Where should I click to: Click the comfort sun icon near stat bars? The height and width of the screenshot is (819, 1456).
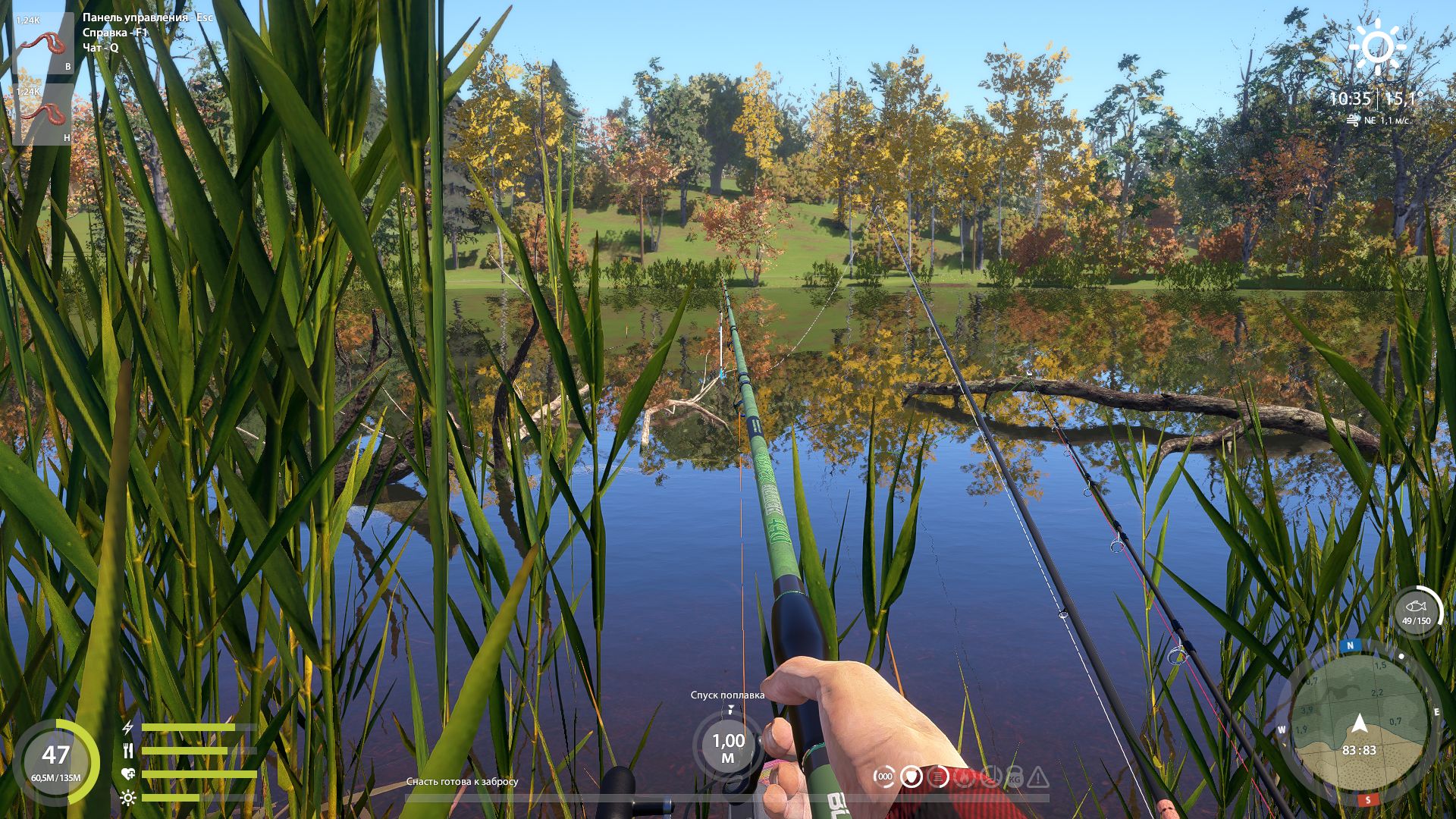tap(127, 798)
